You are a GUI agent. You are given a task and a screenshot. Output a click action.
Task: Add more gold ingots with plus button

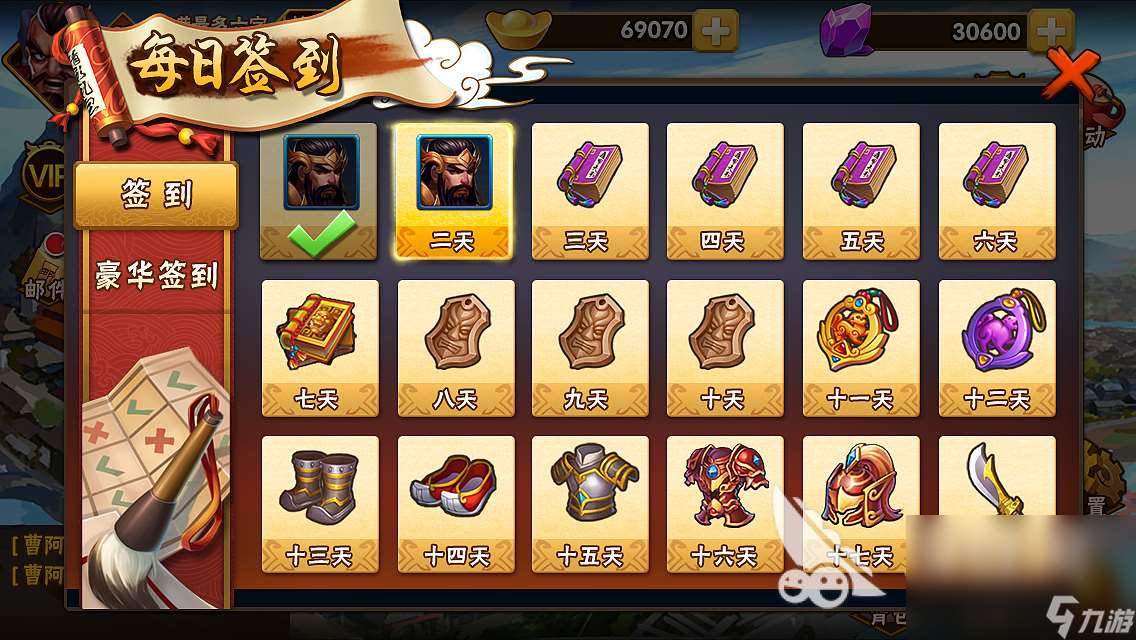[x=715, y=31]
